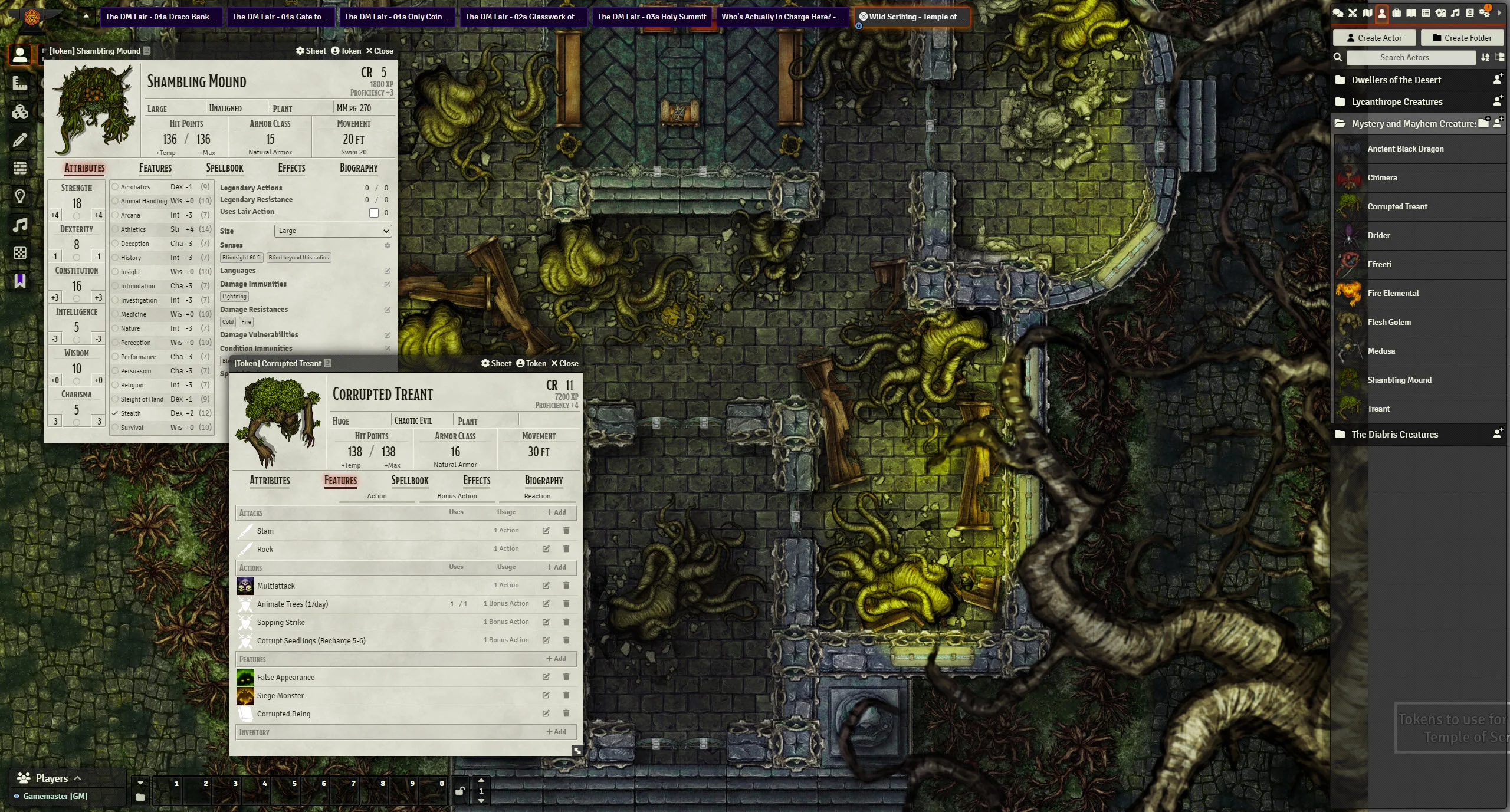Expand the Dwellers of the Desert folder
Viewport: 1510px width, 812px height.
pos(1396,80)
